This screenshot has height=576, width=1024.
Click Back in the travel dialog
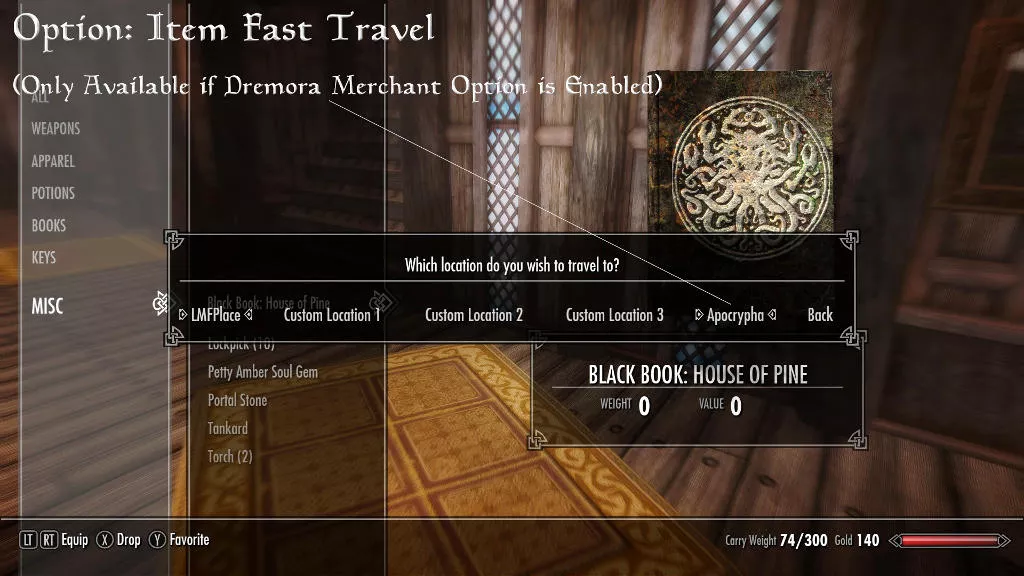coord(820,315)
